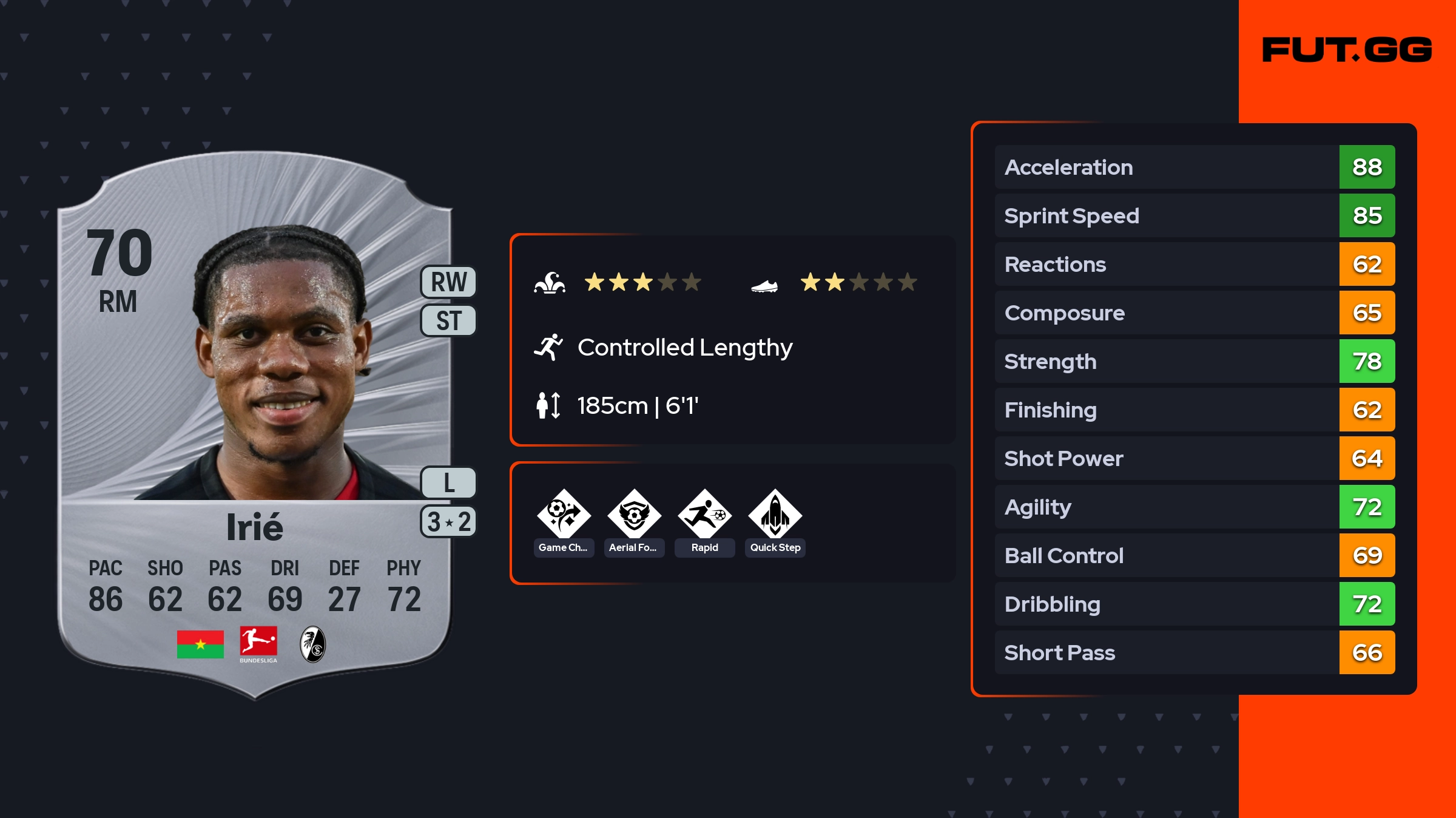Select the Aerial Fortress playstyle icon

pyautogui.click(x=634, y=515)
